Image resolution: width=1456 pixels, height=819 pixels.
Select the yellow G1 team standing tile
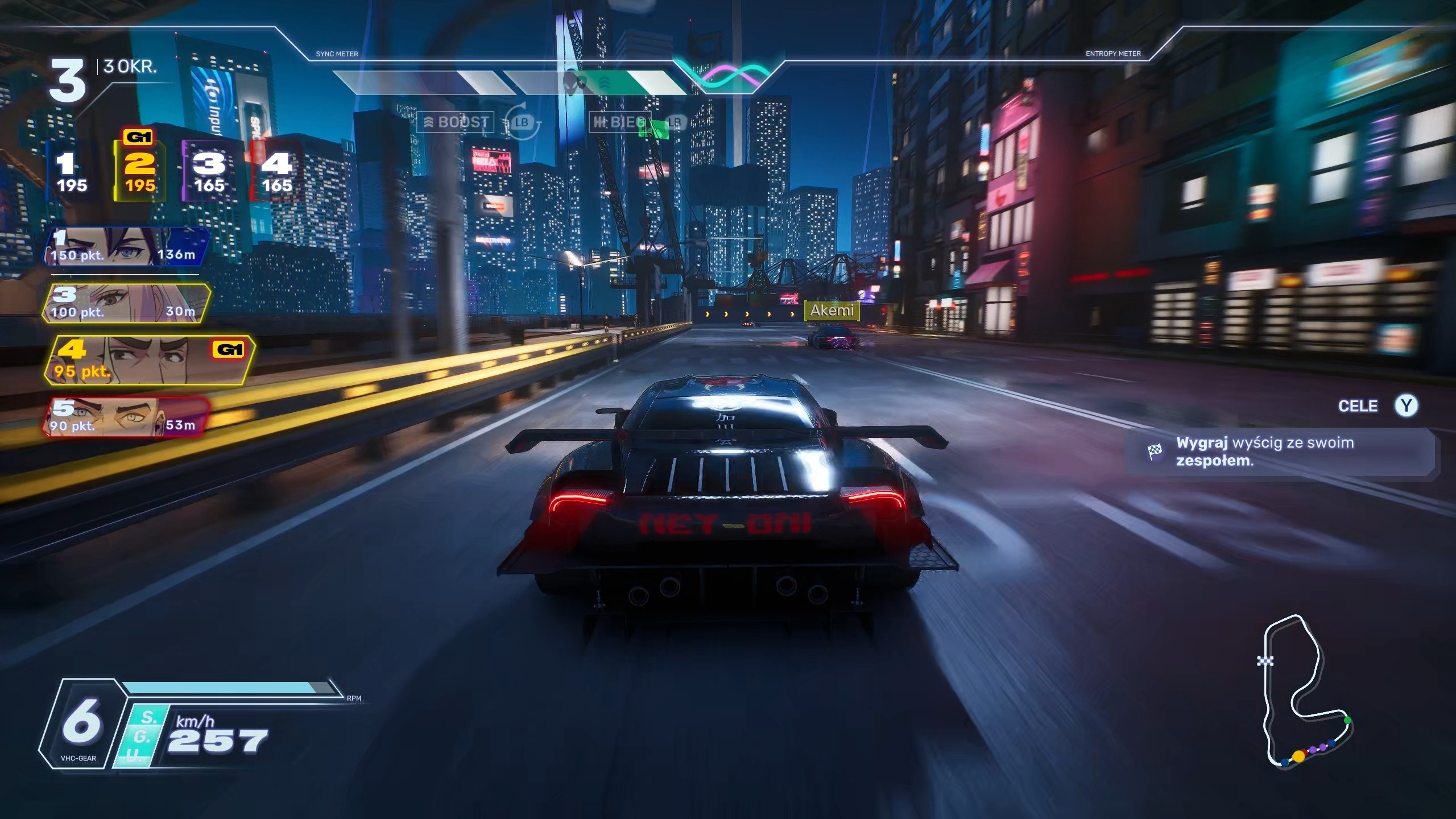(140, 172)
